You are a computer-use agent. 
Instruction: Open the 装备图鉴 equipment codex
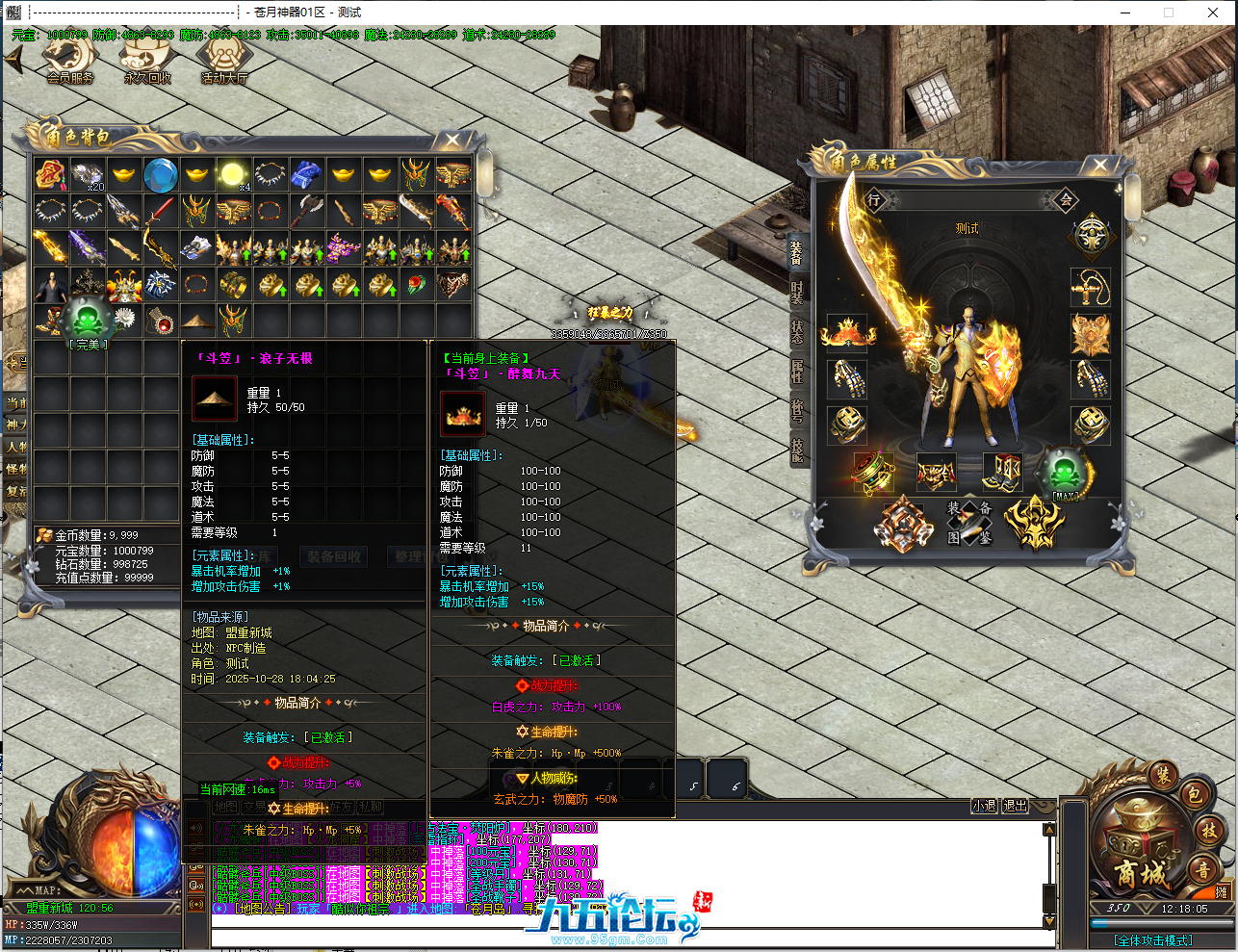pyautogui.click(x=968, y=523)
